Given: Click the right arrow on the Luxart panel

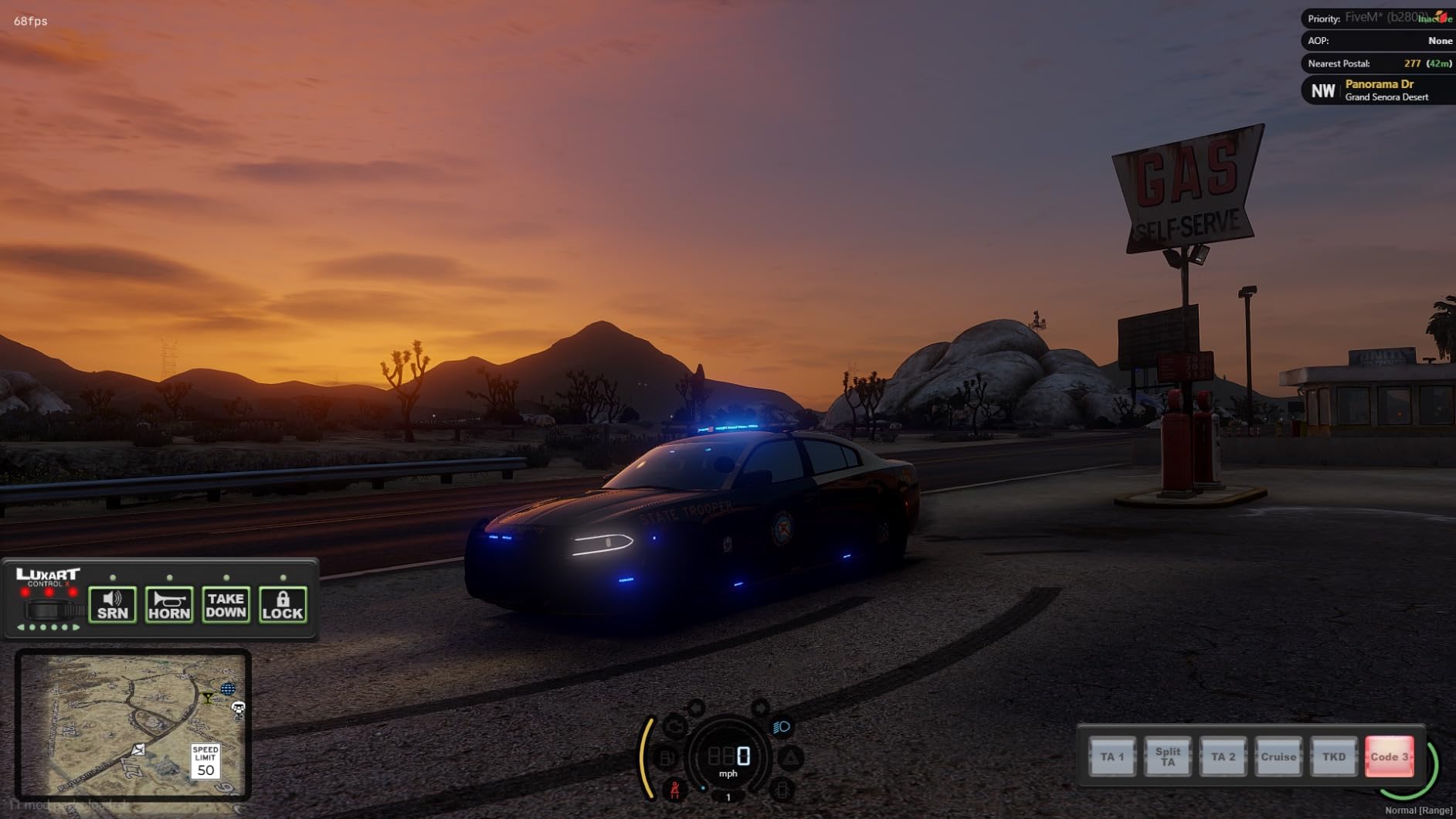Looking at the screenshot, I should pos(76,627).
